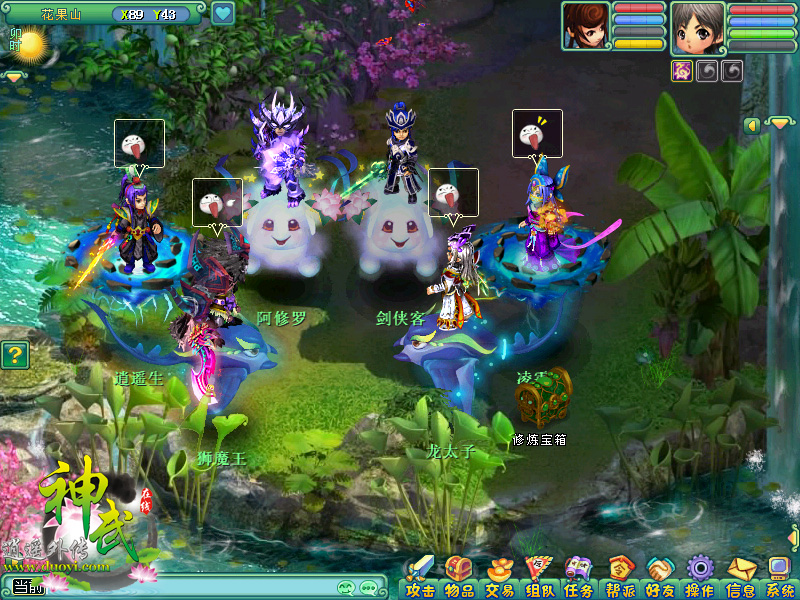800x600 pixels.
Task: Click the 花果山 map name bar
Action: tap(62, 15)
